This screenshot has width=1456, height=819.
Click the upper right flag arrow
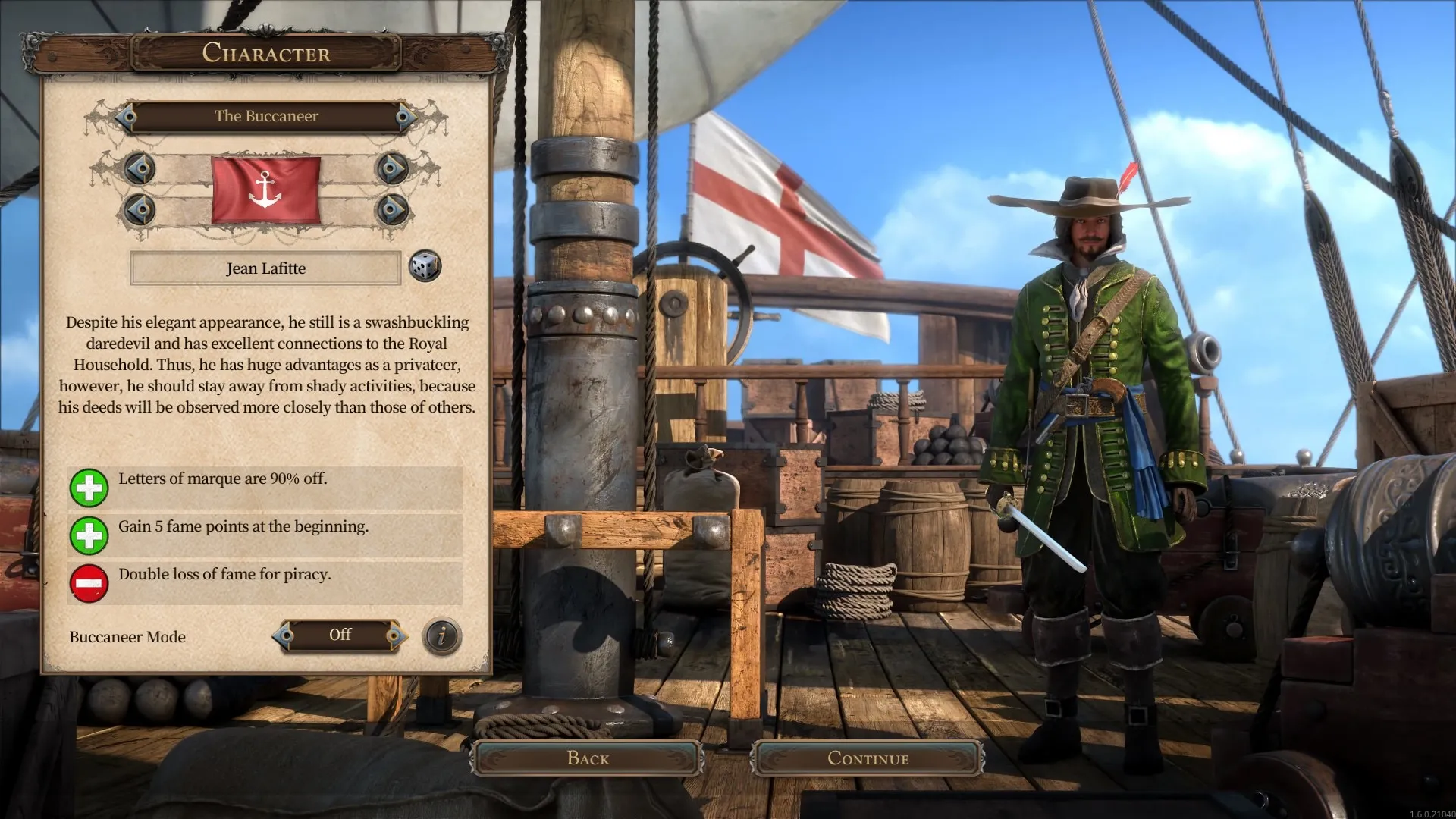click(392, 168)
